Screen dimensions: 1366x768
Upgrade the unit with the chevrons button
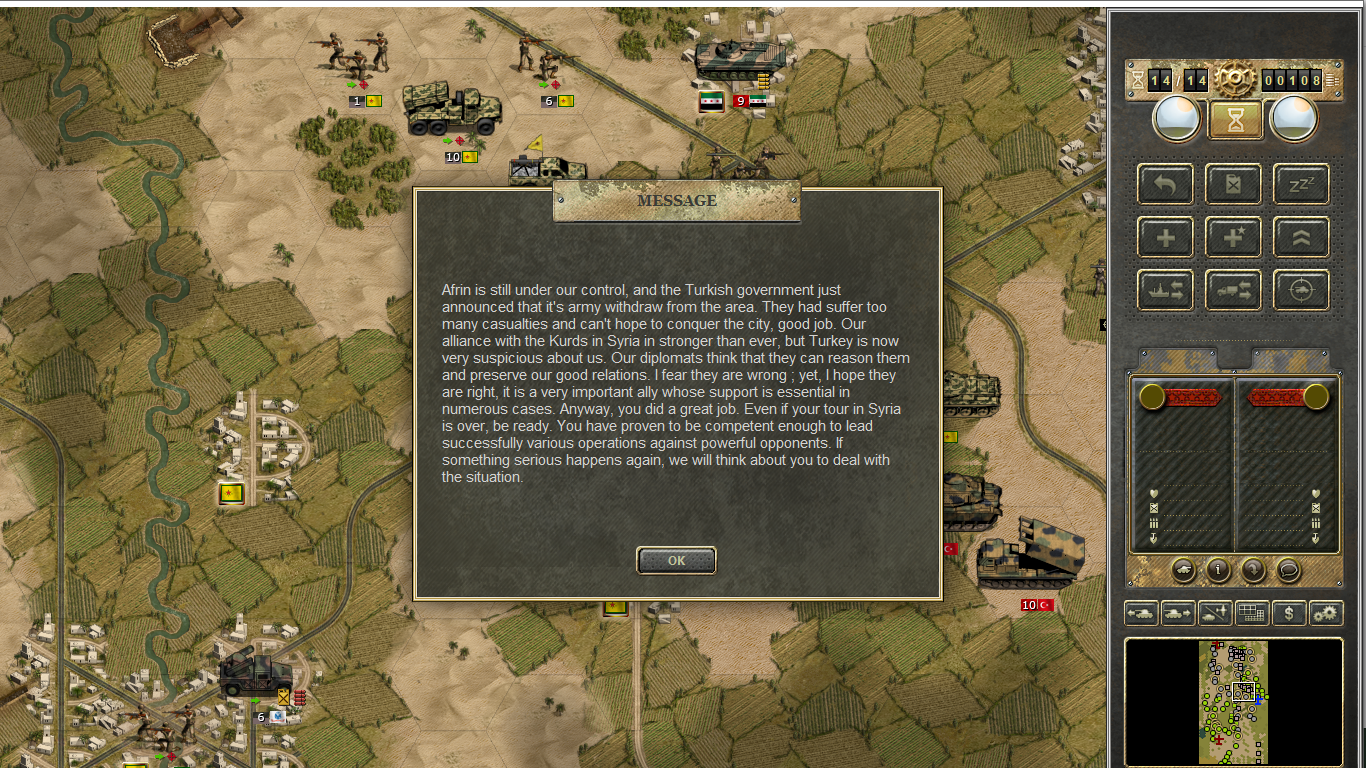(1301, 237)
